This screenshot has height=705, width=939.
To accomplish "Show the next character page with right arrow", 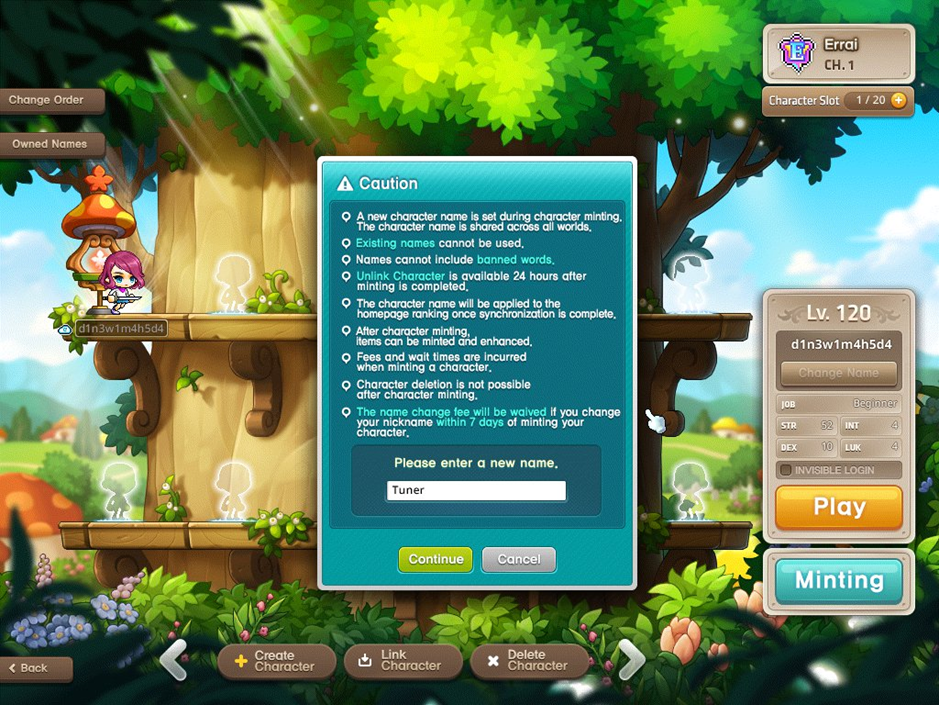I will [630, 660].
